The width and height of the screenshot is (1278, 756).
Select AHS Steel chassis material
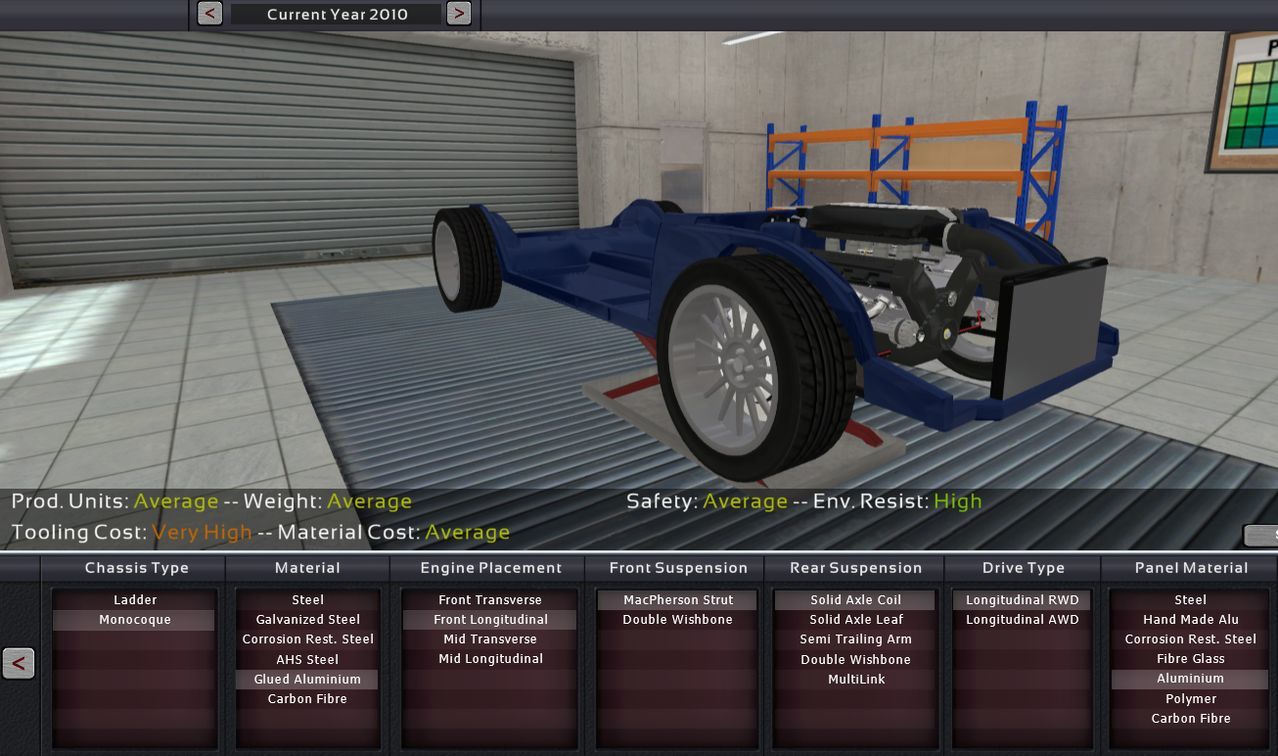pyautogui.click(x=308, y=659)
